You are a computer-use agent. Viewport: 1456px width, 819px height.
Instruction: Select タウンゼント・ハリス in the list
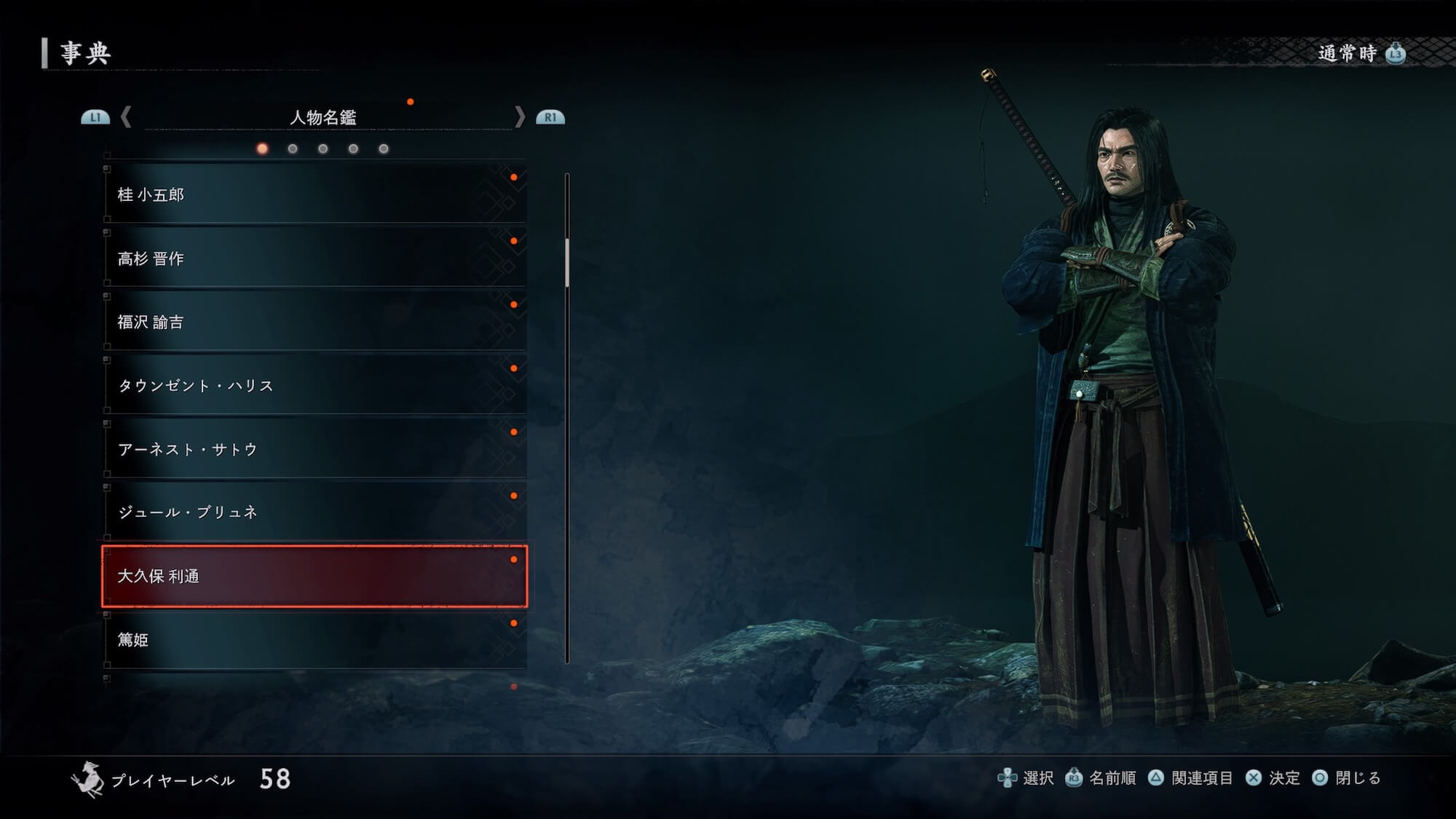pos(314,385)
